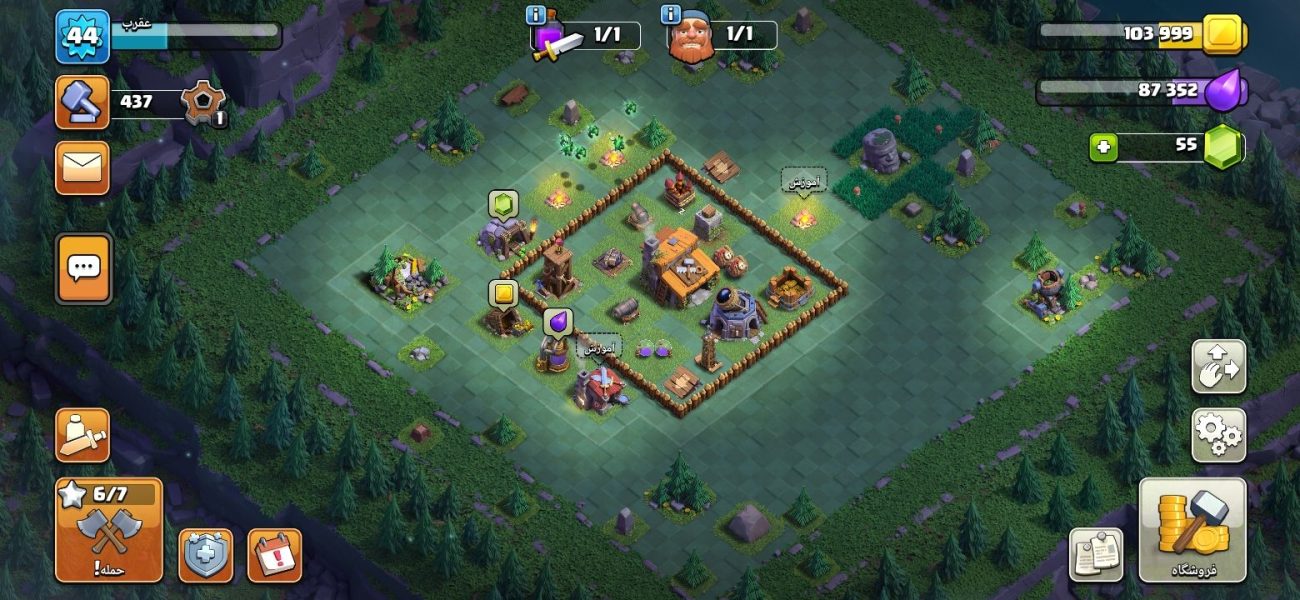Tap the info icon above the purple sword
The width and height of the screenshot is (1300, 600).
(536, 15)
